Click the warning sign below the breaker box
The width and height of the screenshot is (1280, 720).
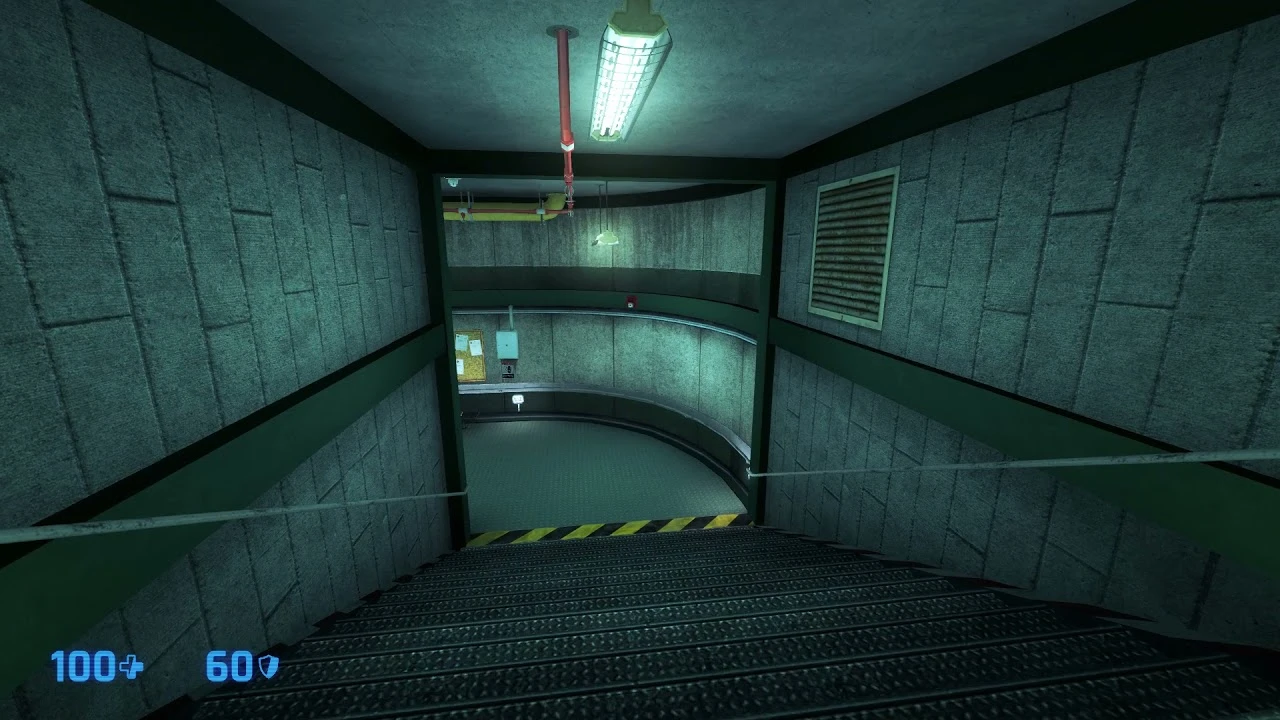point(506,370)
